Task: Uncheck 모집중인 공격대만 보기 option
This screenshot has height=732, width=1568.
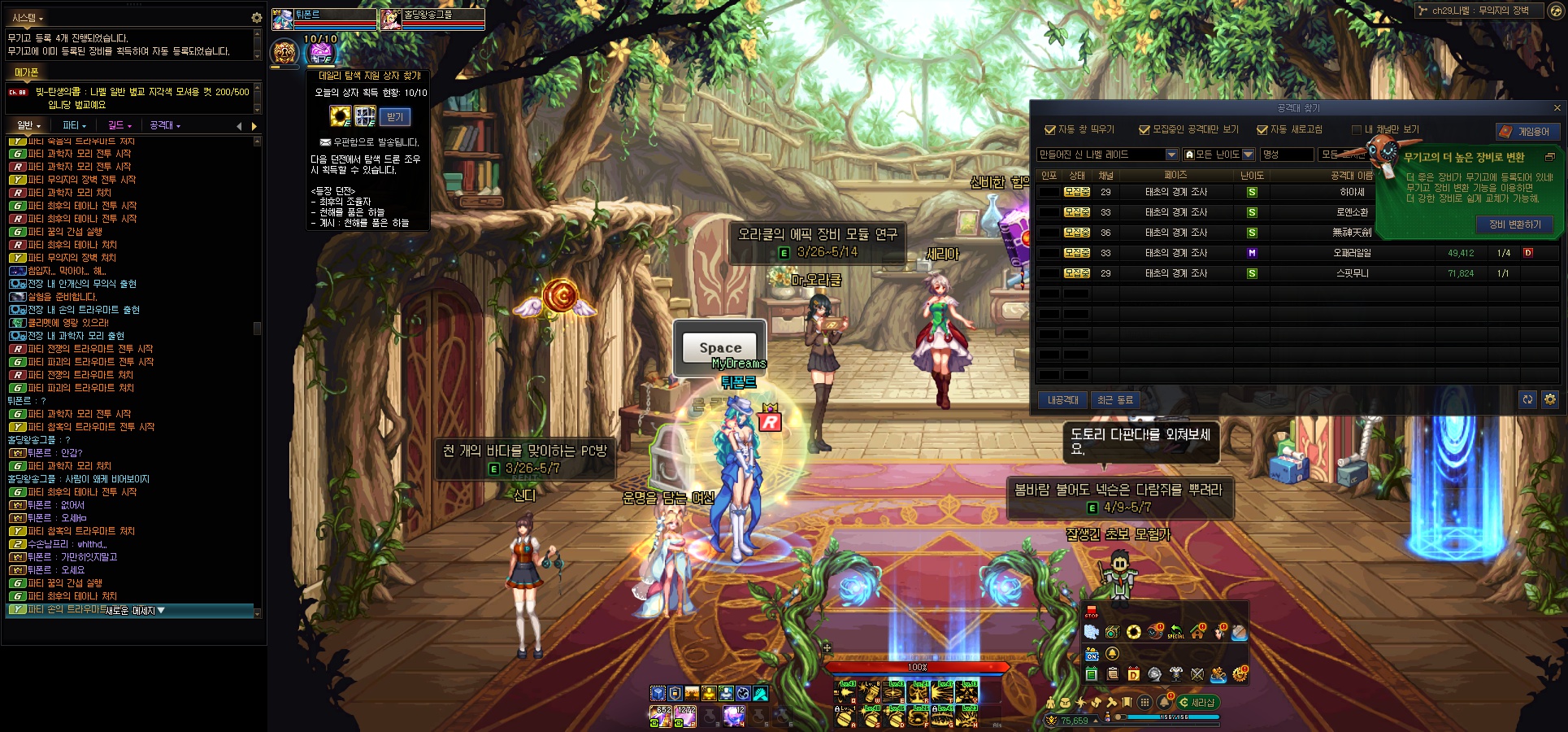Action: point(1145,130)
